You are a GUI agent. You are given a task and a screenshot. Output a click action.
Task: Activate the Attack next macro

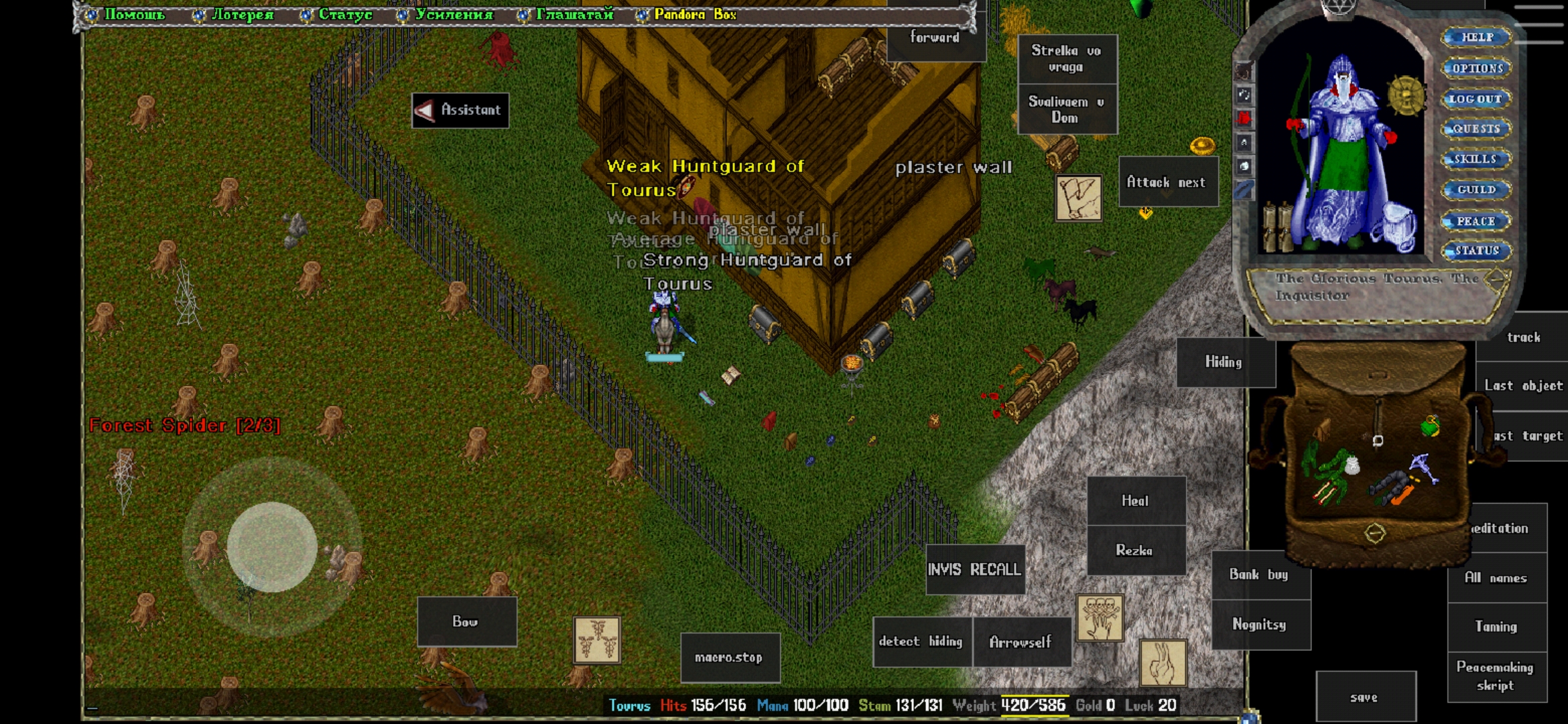1167,182
